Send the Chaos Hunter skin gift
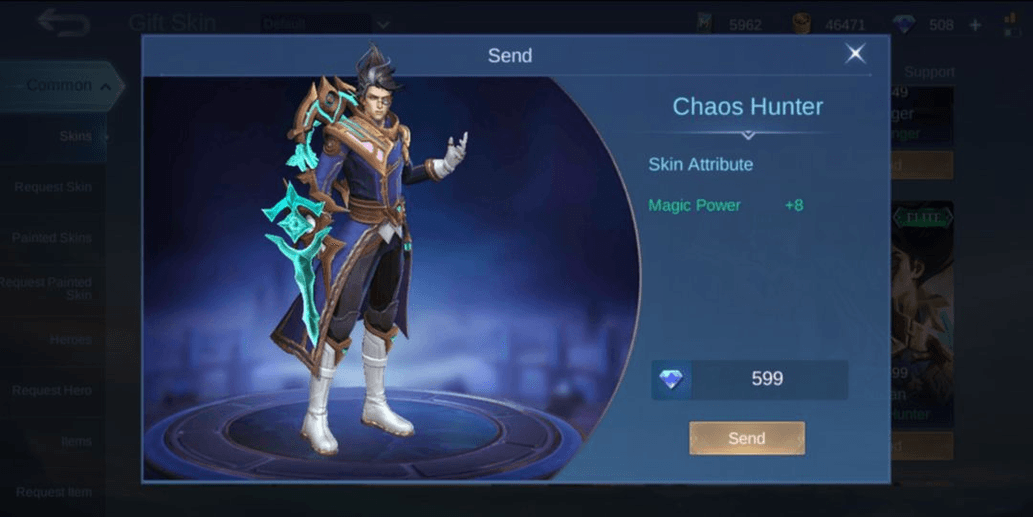Image resolution: width=1033 pixels, height=517 pixels. [746, 438]
